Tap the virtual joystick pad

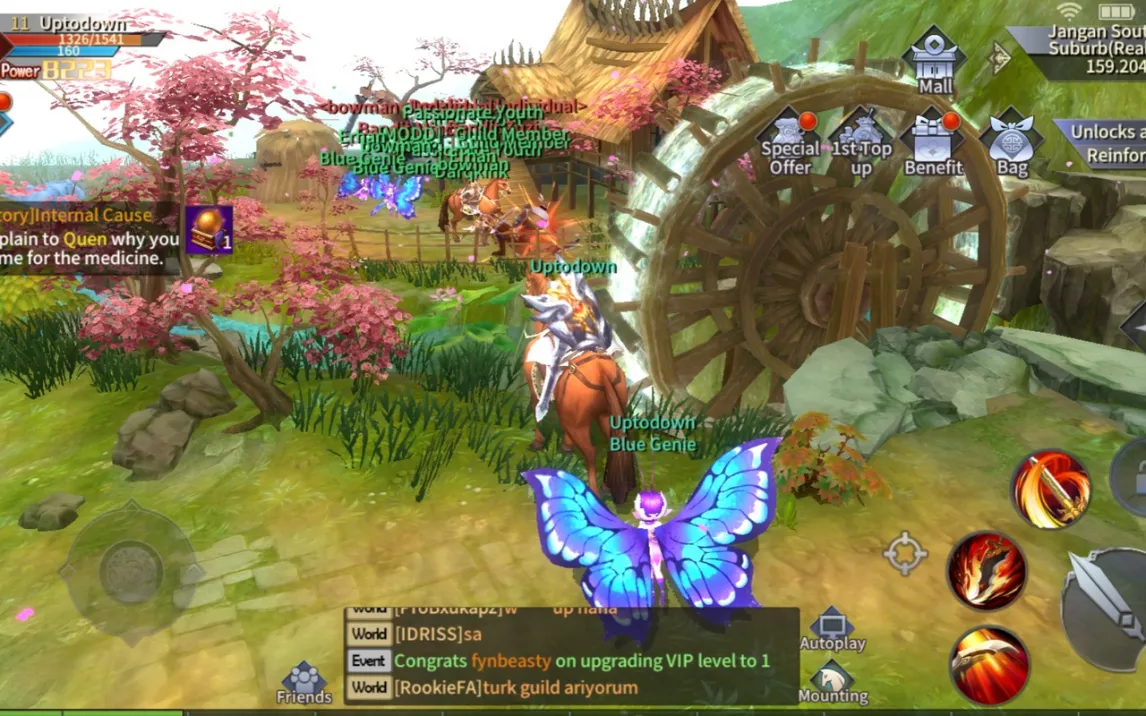coord(130,573)
